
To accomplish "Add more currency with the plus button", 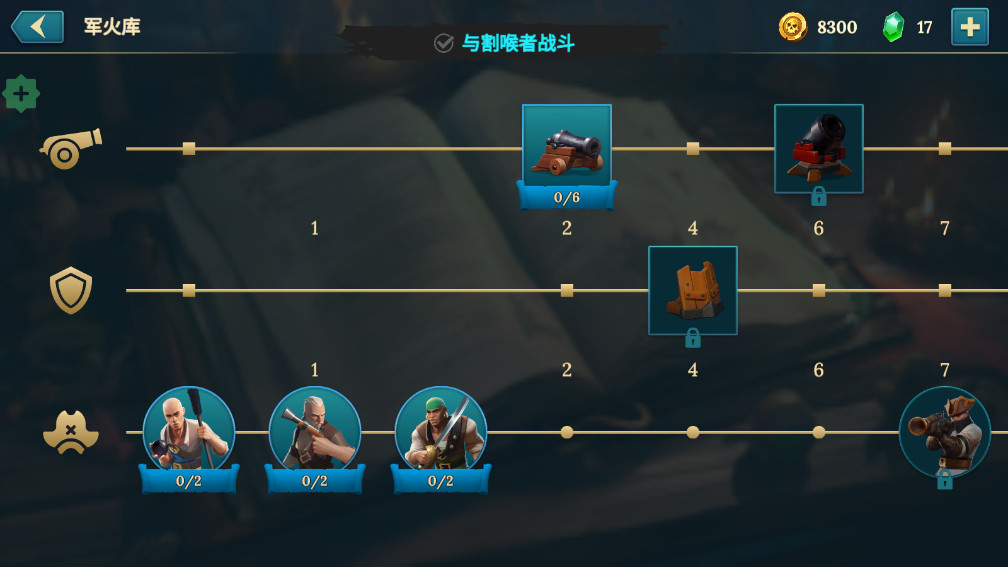I will coord(969,27).
